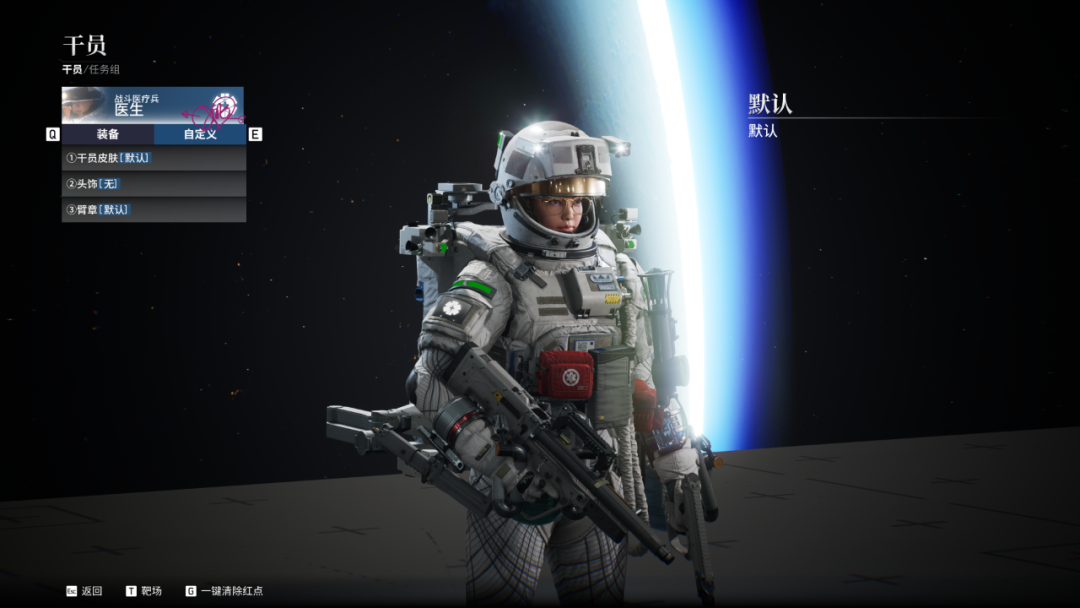
Task: Select the 医生 operator card
Action: (x=152, y=104)
